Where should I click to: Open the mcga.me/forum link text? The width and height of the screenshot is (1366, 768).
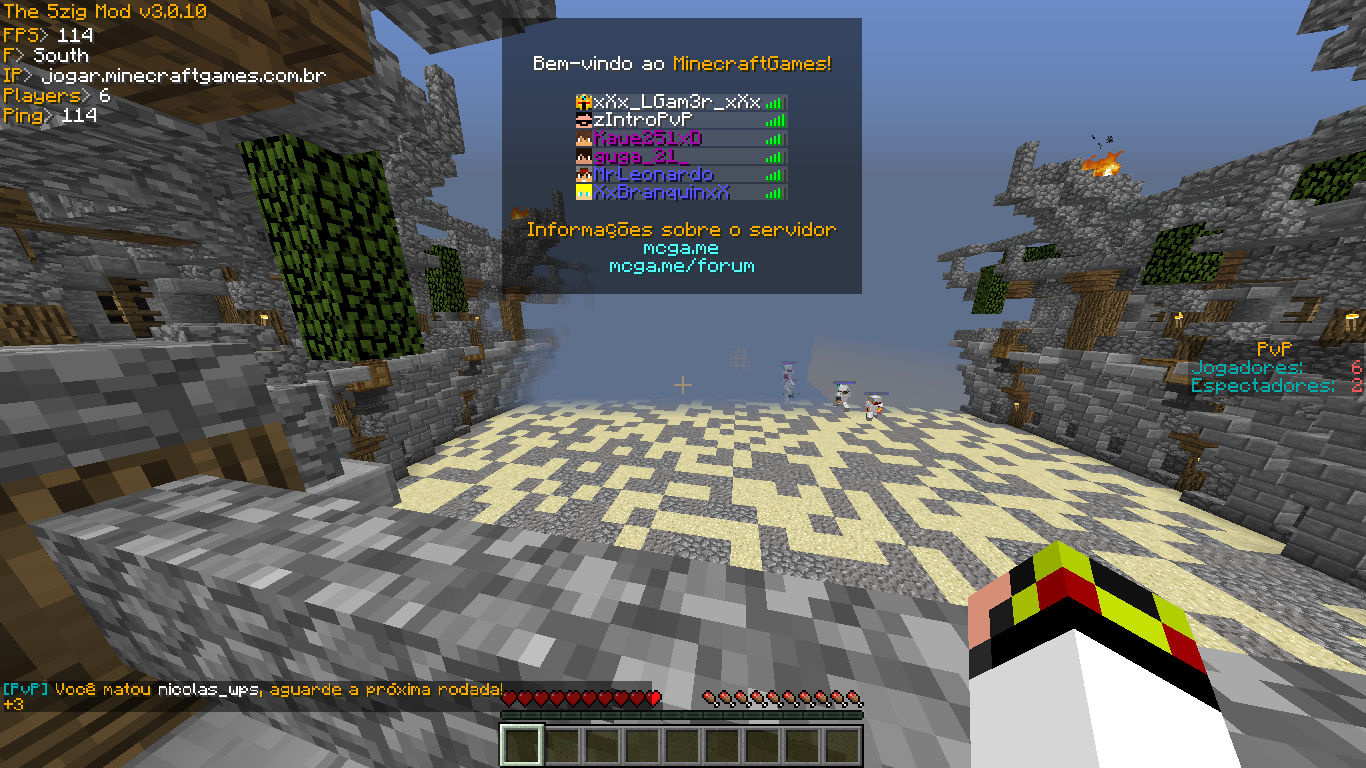tap(682, 266)
